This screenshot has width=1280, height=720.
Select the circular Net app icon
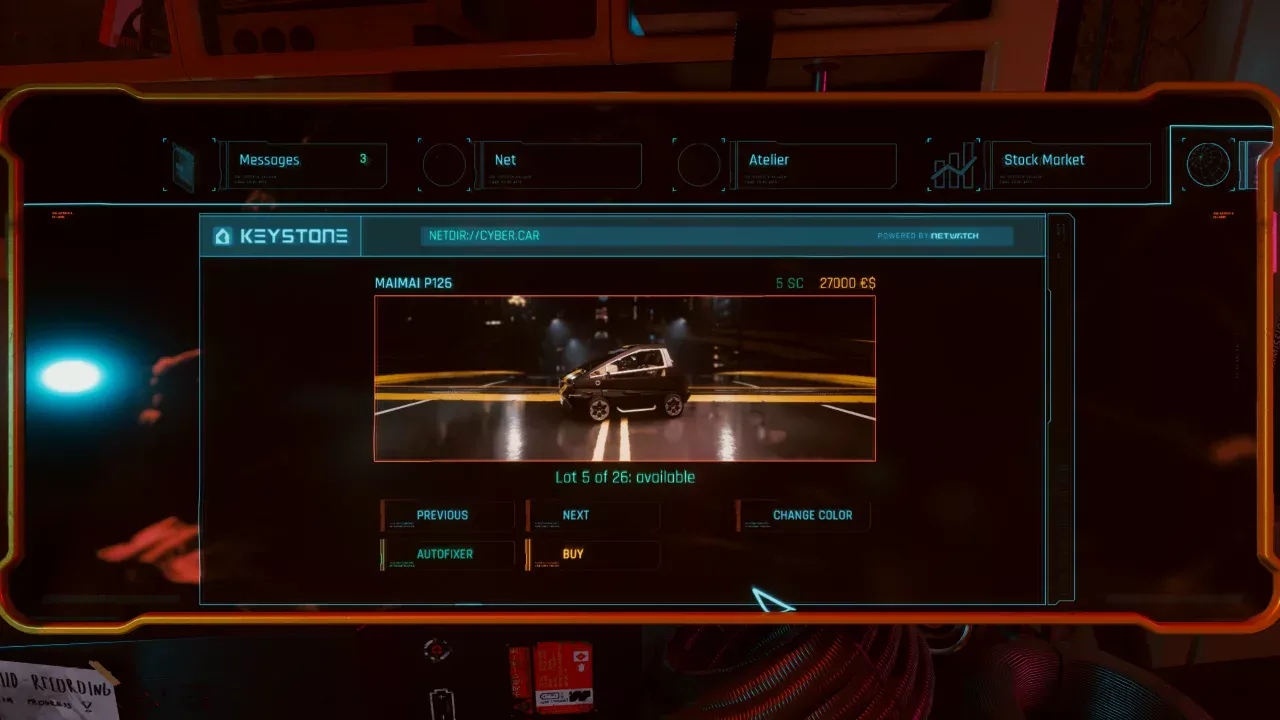click(445, 164)
